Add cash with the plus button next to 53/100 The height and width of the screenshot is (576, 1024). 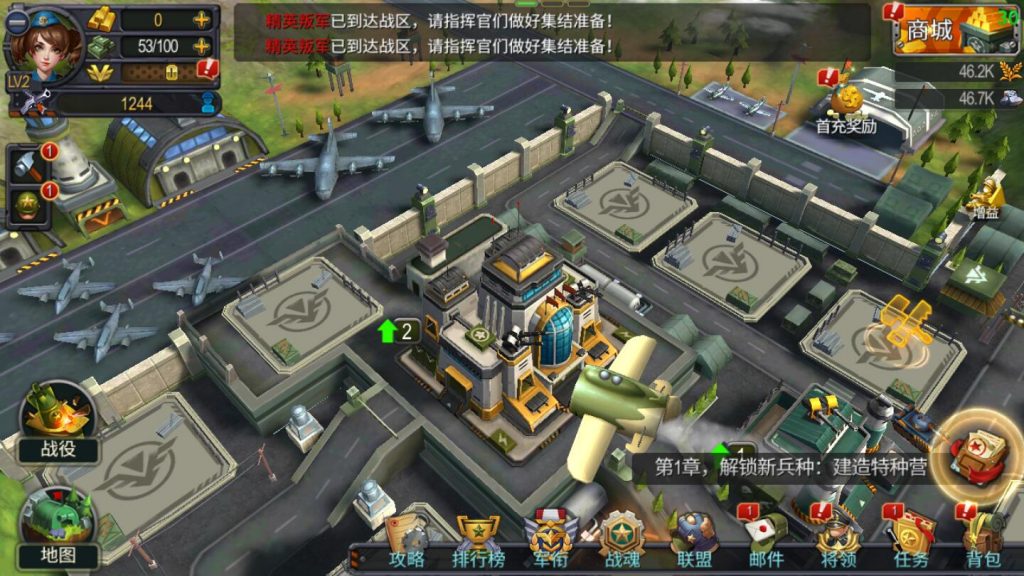(202, 46)
